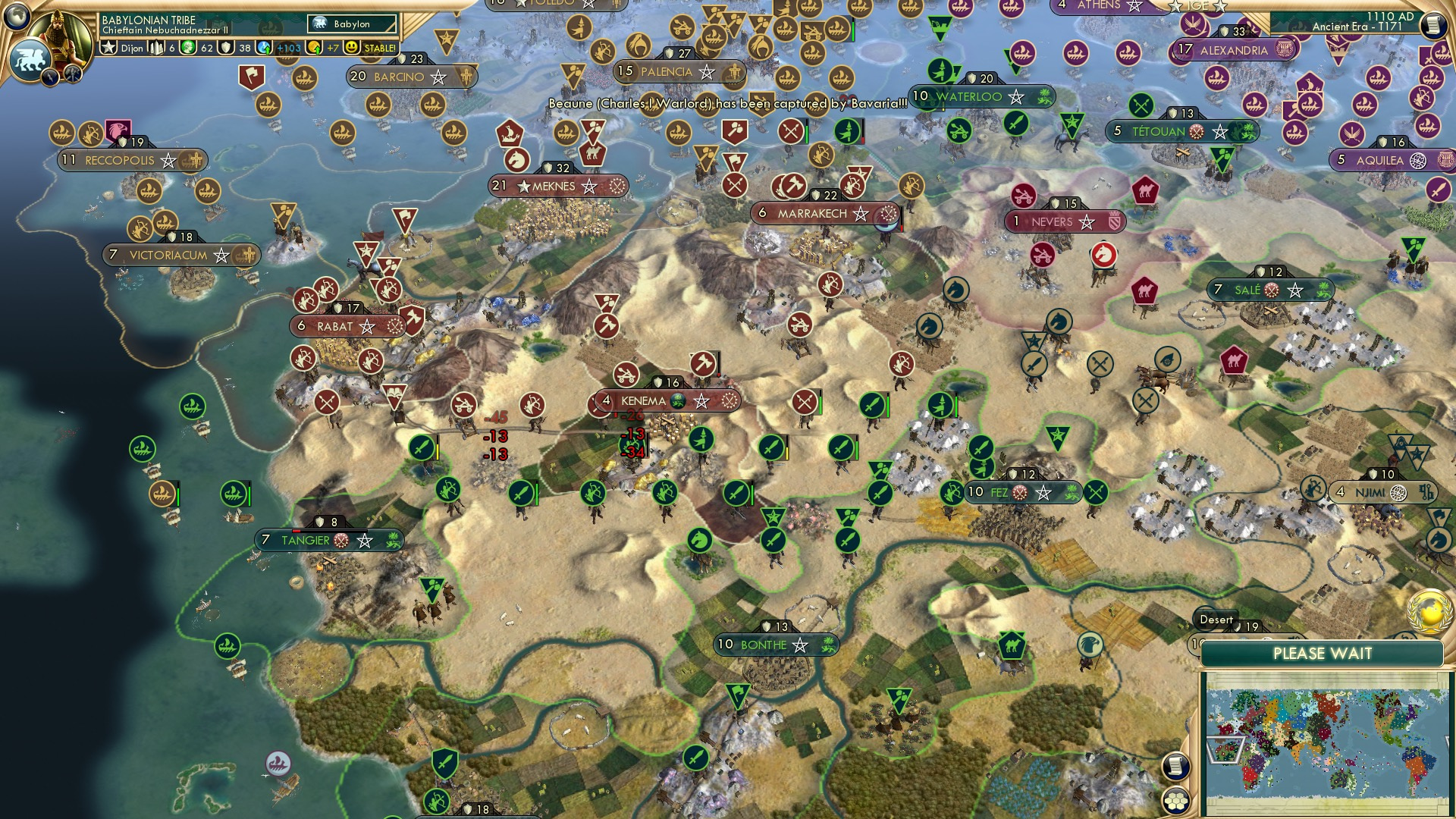Select the Babylon tribe name box
1456x819 pixels.
click(x=350, y=24)
